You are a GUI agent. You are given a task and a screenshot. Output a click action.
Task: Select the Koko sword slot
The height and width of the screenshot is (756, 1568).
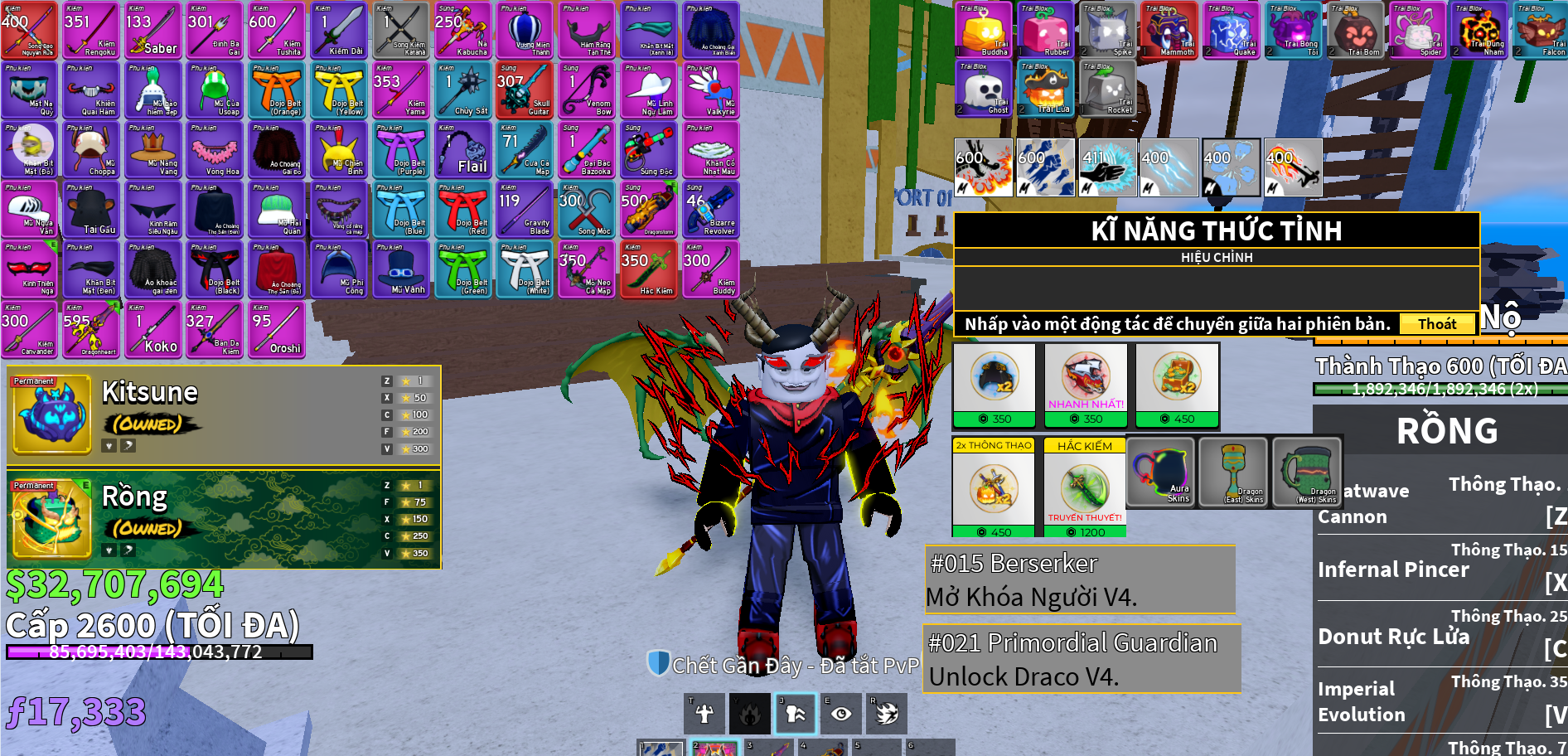pyautogui.click(x=153, y=330)
